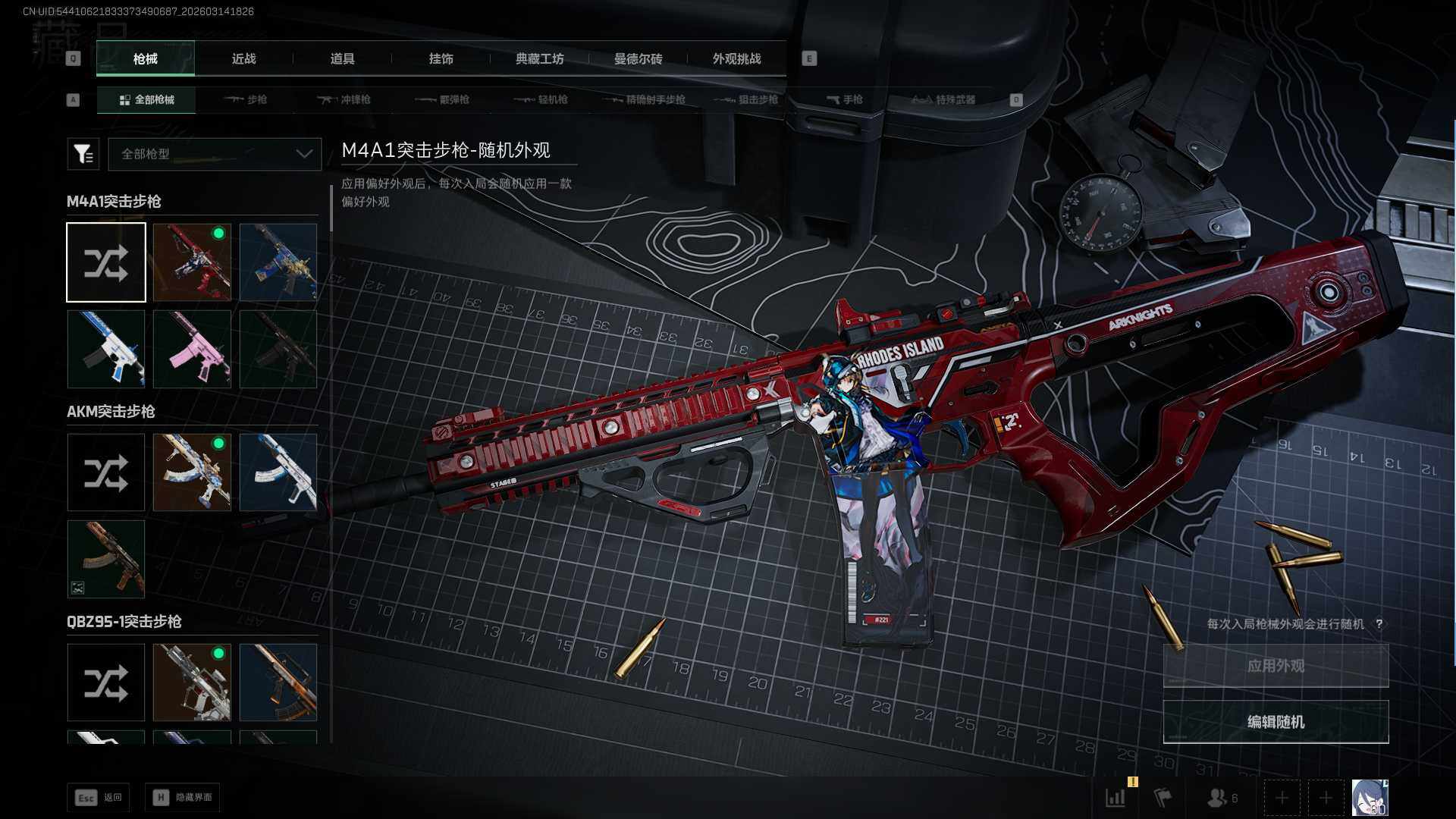Open the 曼德尔砖 tab

(x=638, y=58)
